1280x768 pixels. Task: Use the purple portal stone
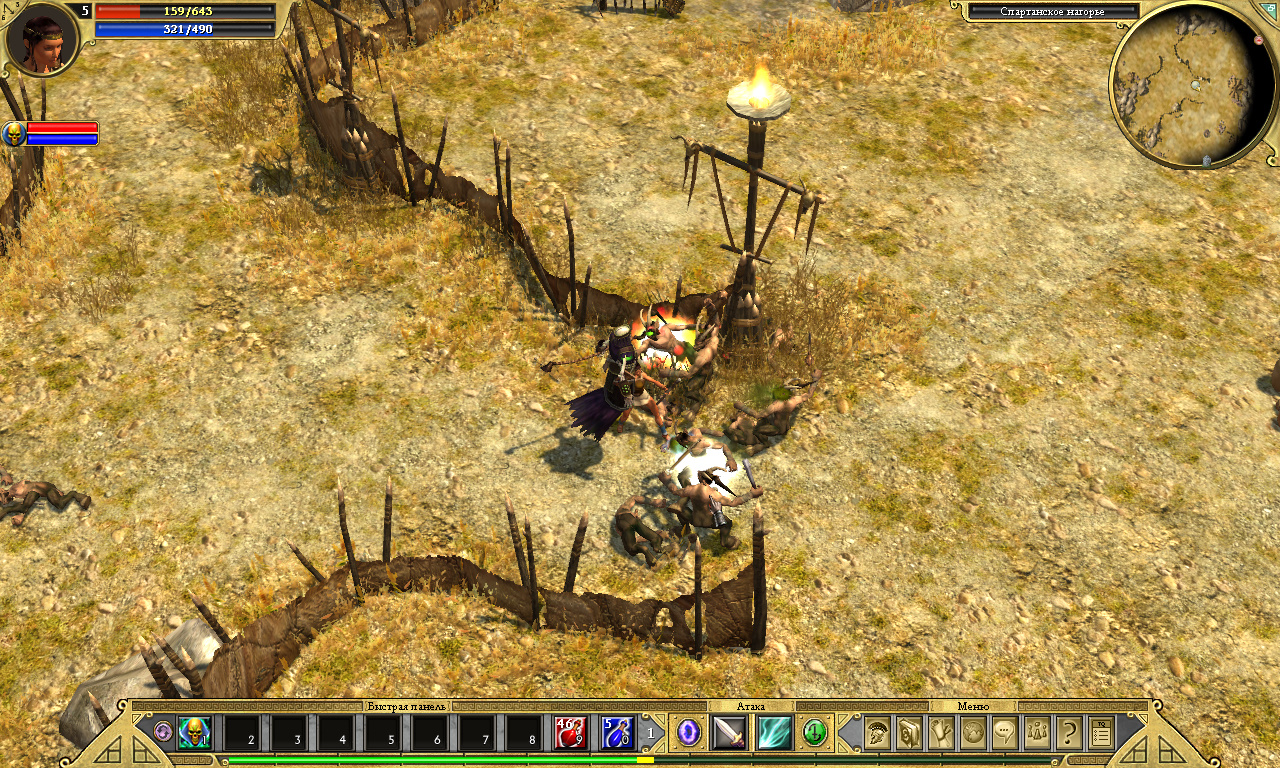point(689,733)
